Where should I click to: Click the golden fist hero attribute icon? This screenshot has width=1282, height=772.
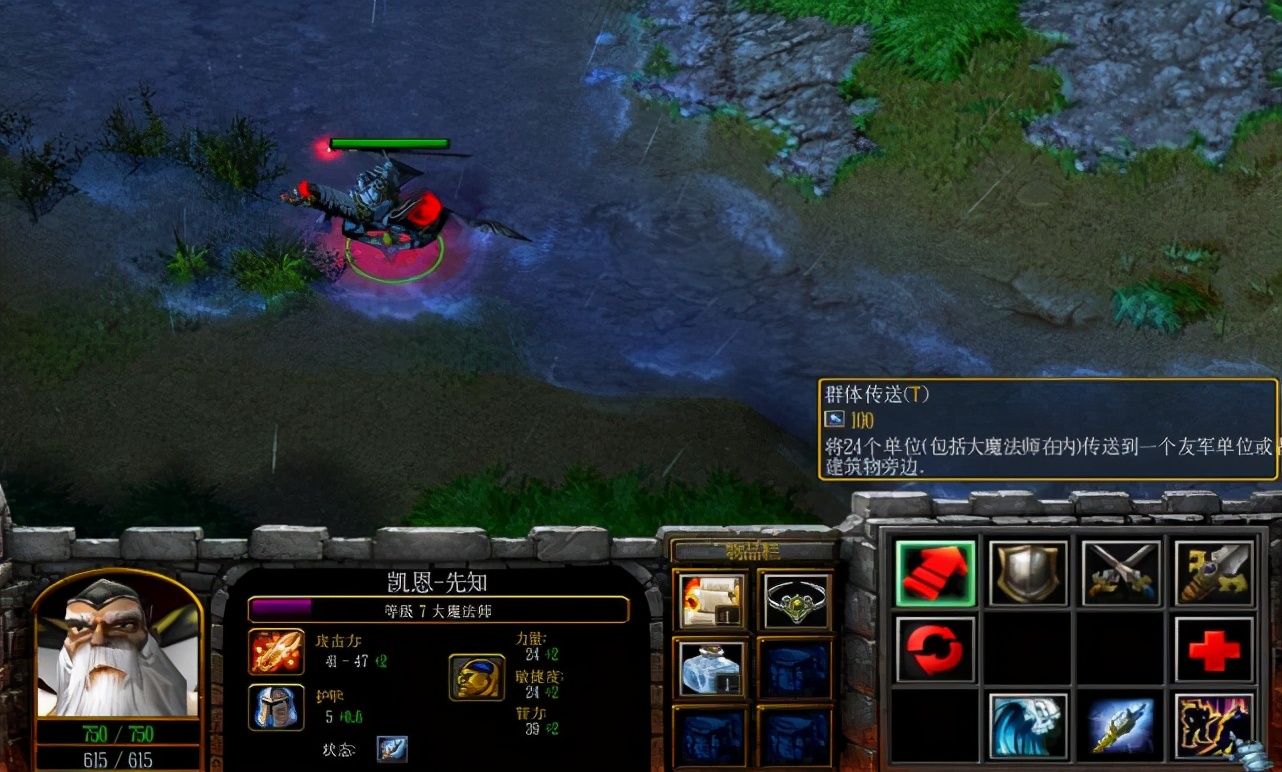coord(476,675)
